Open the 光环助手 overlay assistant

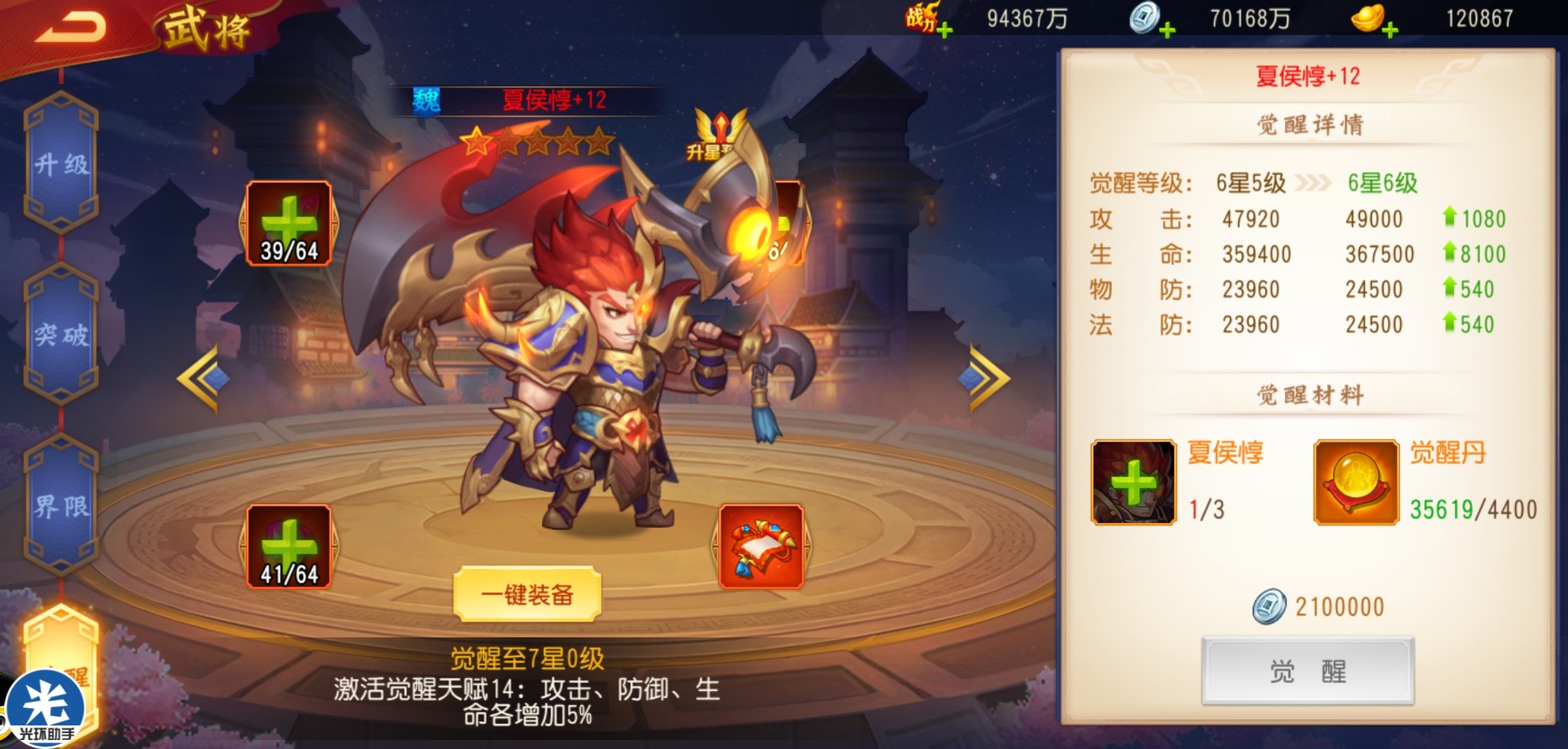tap(46, 709)
